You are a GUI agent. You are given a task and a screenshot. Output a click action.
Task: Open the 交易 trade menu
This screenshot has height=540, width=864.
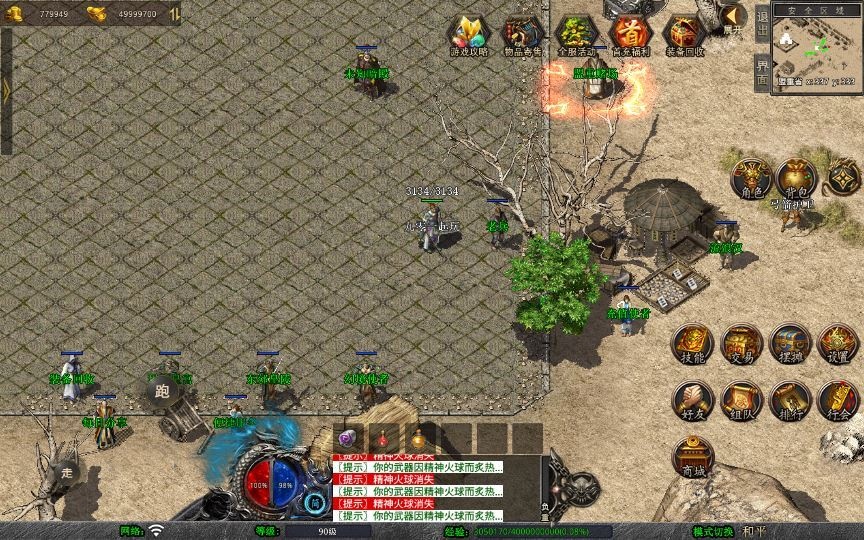click(741, 344)
